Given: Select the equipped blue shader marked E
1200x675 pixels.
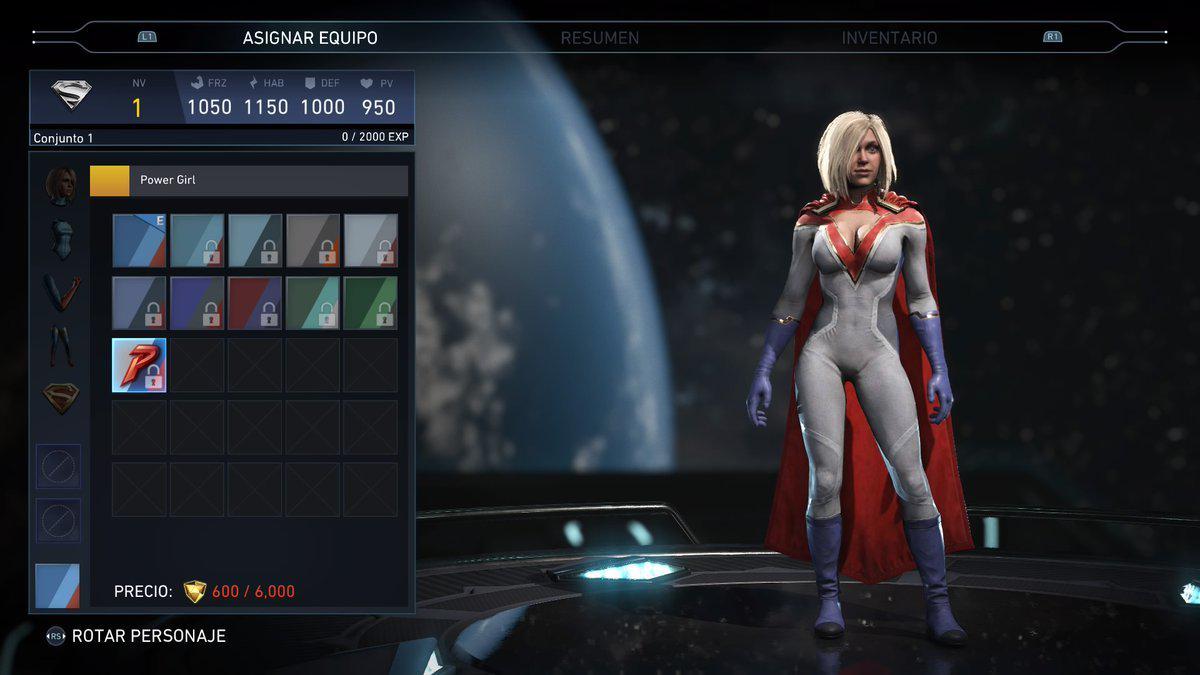Looking at the screenshot, I should click(x=139, y=240).
